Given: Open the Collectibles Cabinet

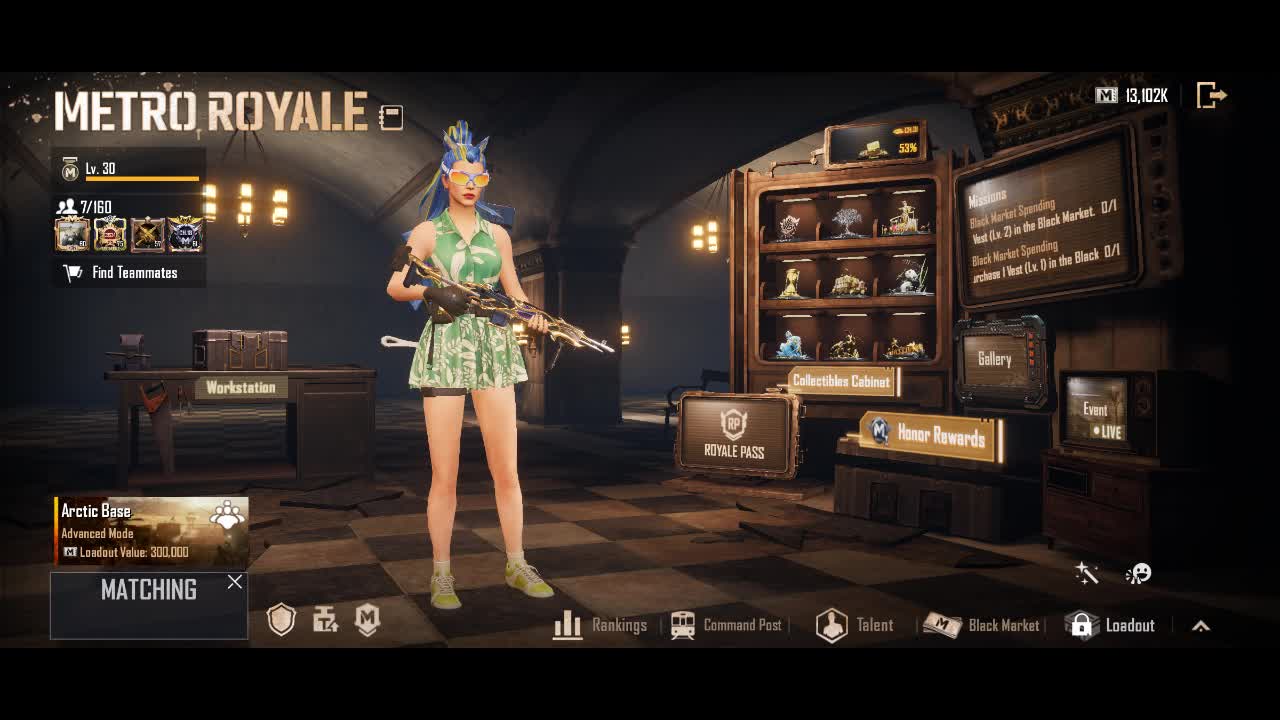Looking at the screenshot, I should (x=841, y=381).
